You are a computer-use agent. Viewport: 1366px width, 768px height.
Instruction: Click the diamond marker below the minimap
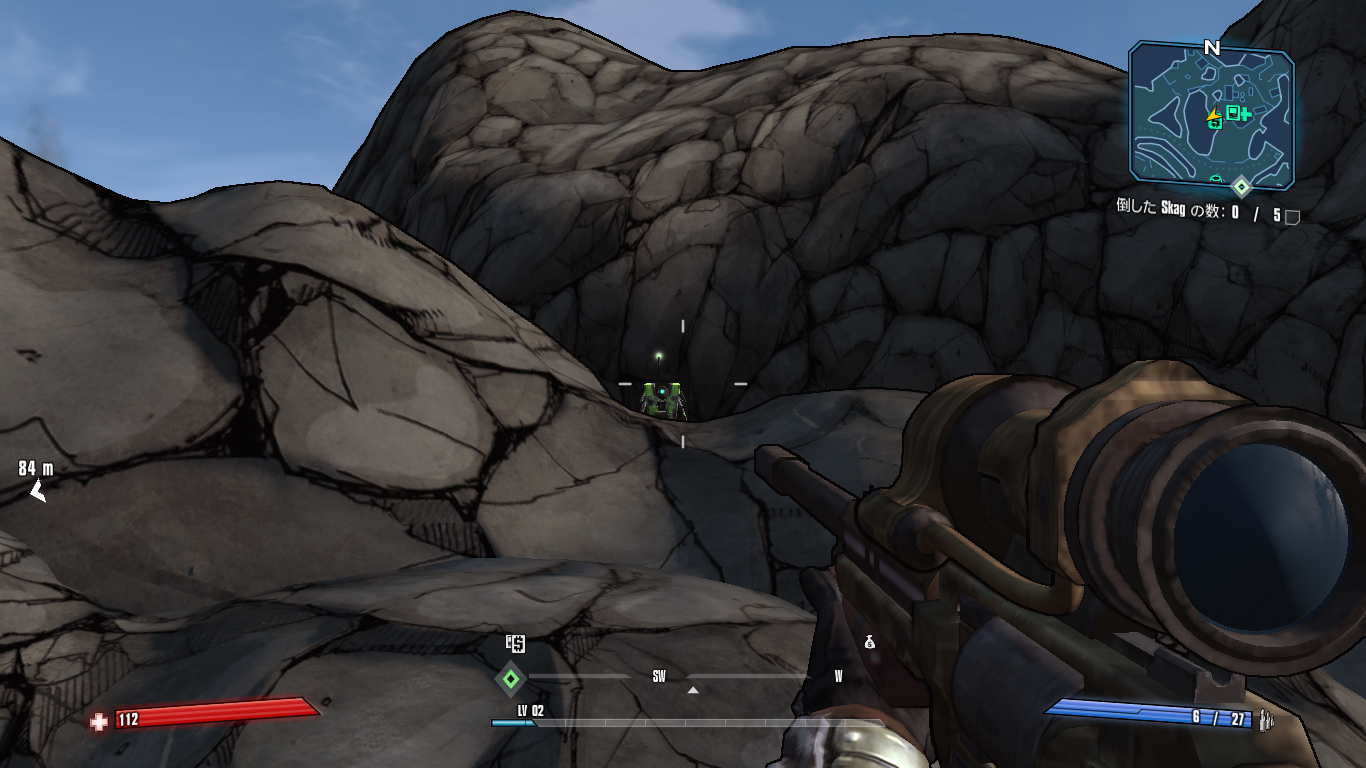pos(1241,187)
